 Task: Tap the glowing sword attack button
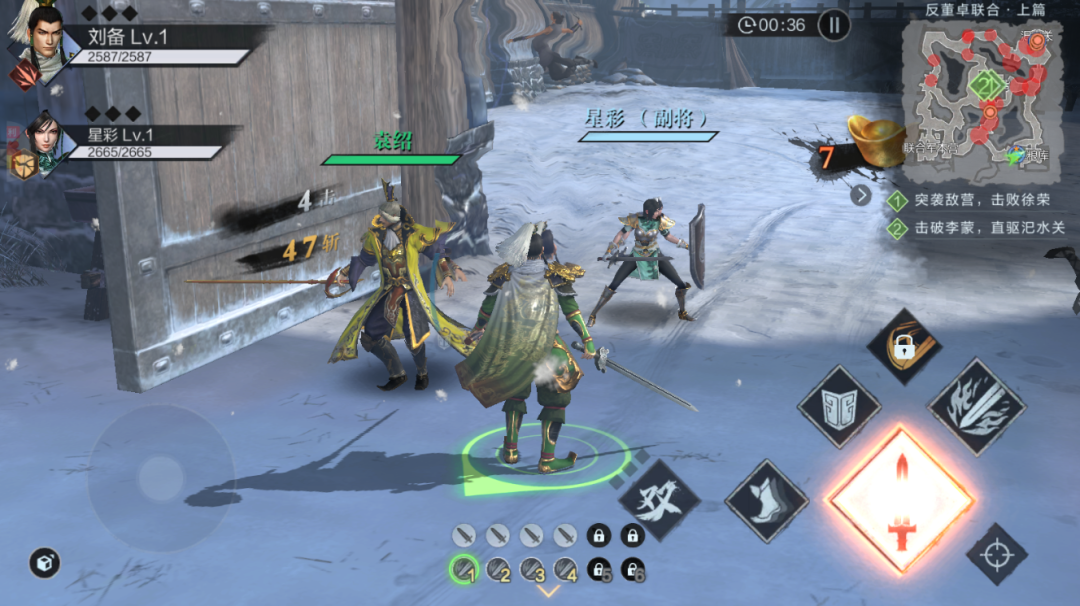[900, 499]
